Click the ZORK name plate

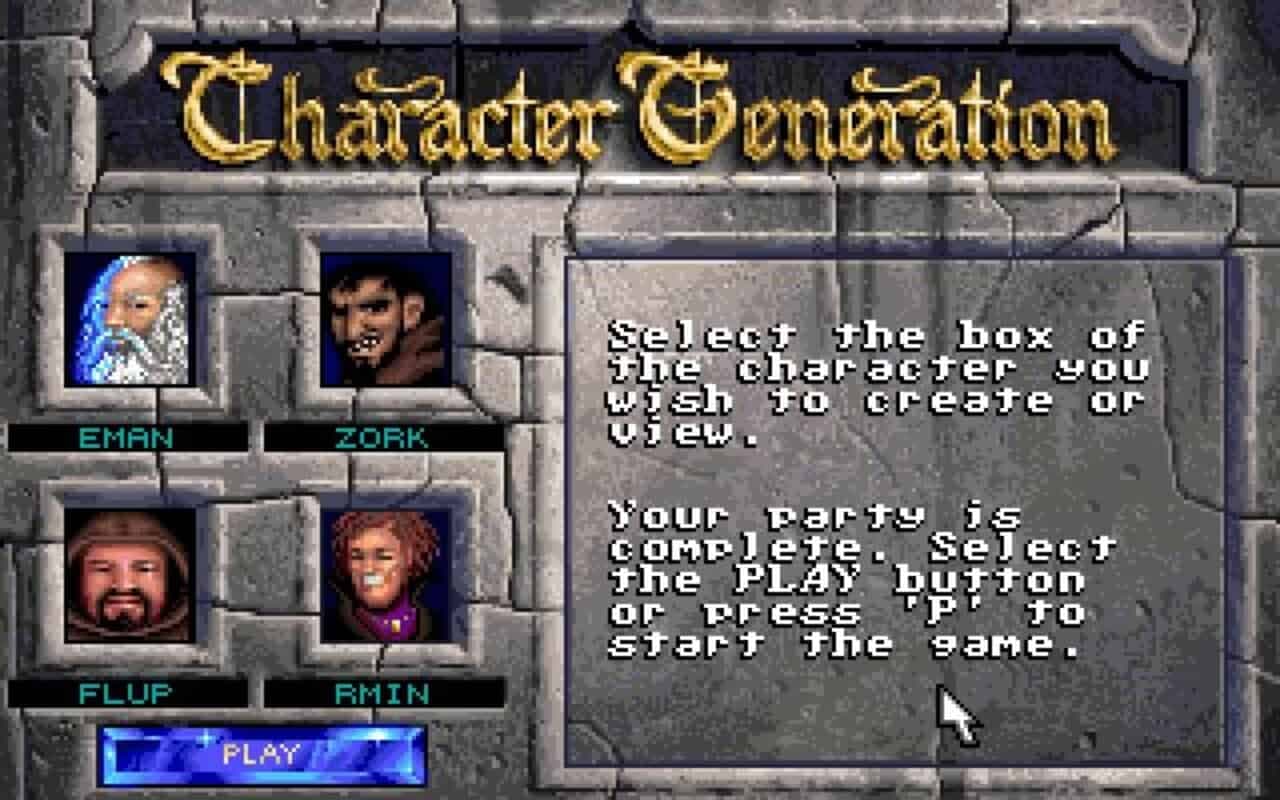click(x=383, y=435)
